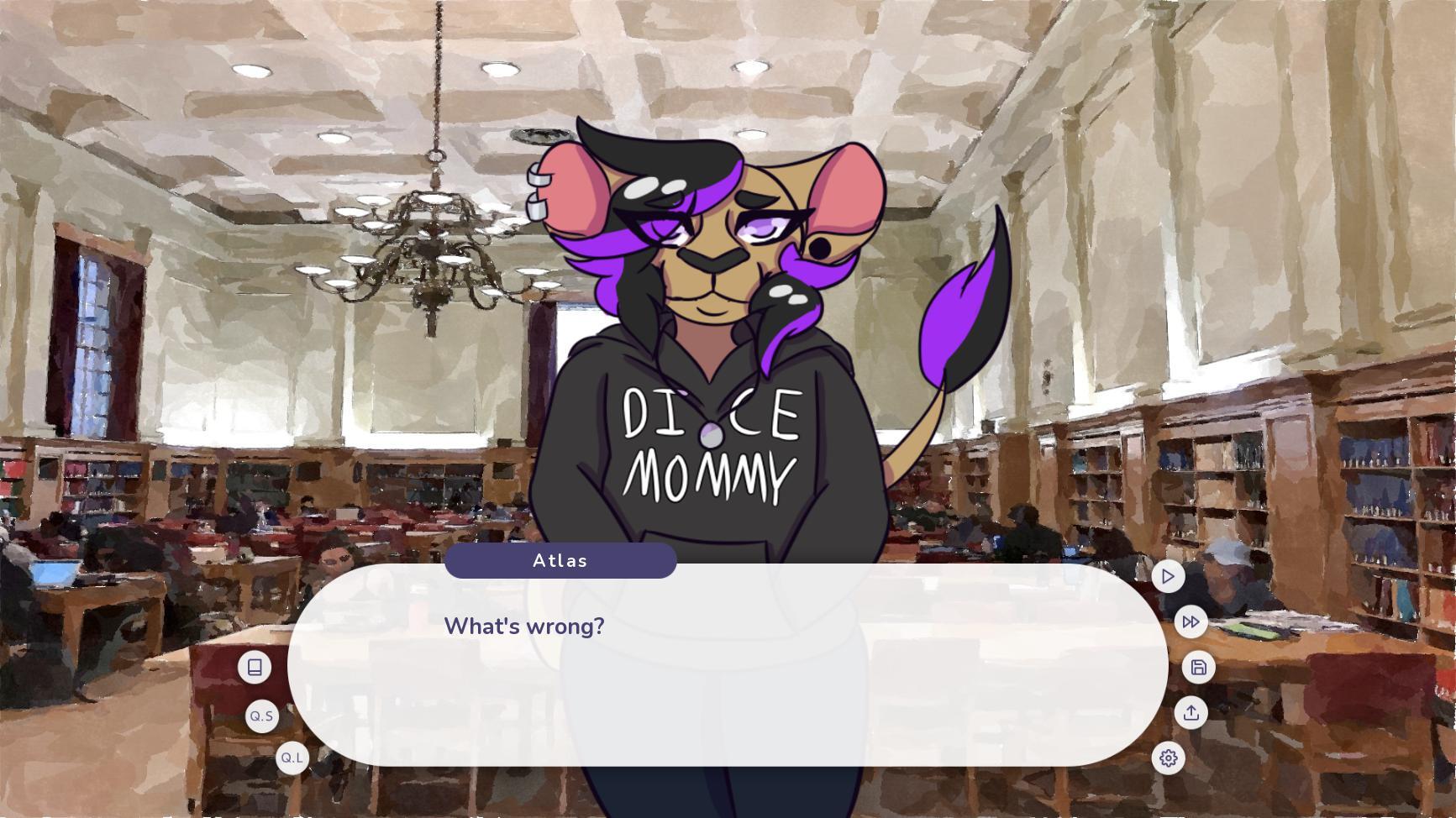Trigger a quick load with the Q.L icon
The image size is (1456, 818).
(292, 758)
